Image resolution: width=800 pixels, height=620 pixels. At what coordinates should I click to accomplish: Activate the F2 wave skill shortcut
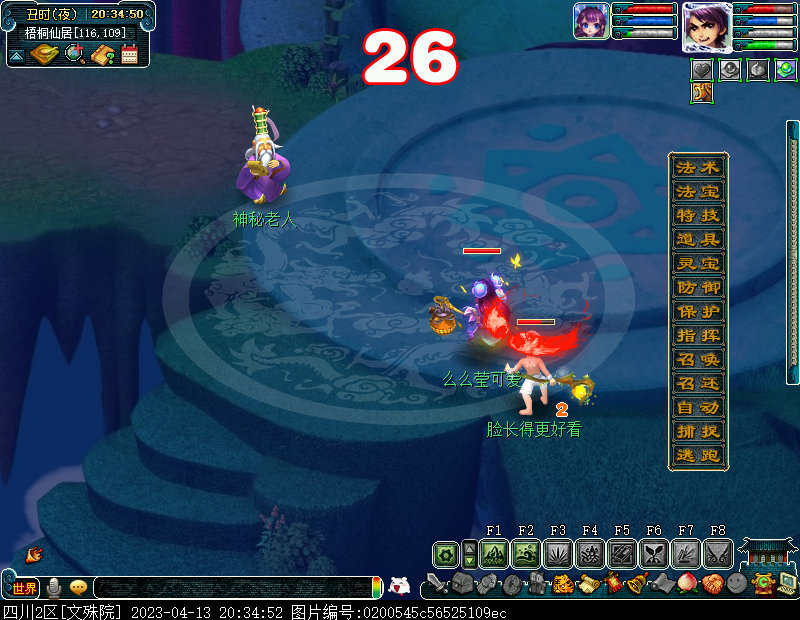(526, 554)
